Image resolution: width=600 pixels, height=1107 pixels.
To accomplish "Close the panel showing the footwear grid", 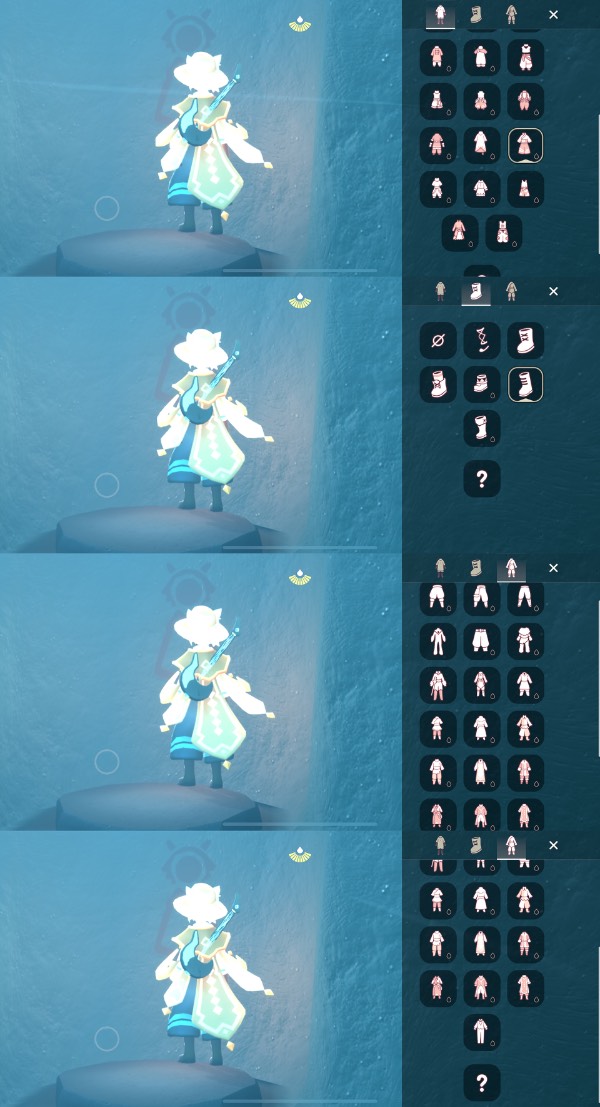I will (x=554, y=292).
